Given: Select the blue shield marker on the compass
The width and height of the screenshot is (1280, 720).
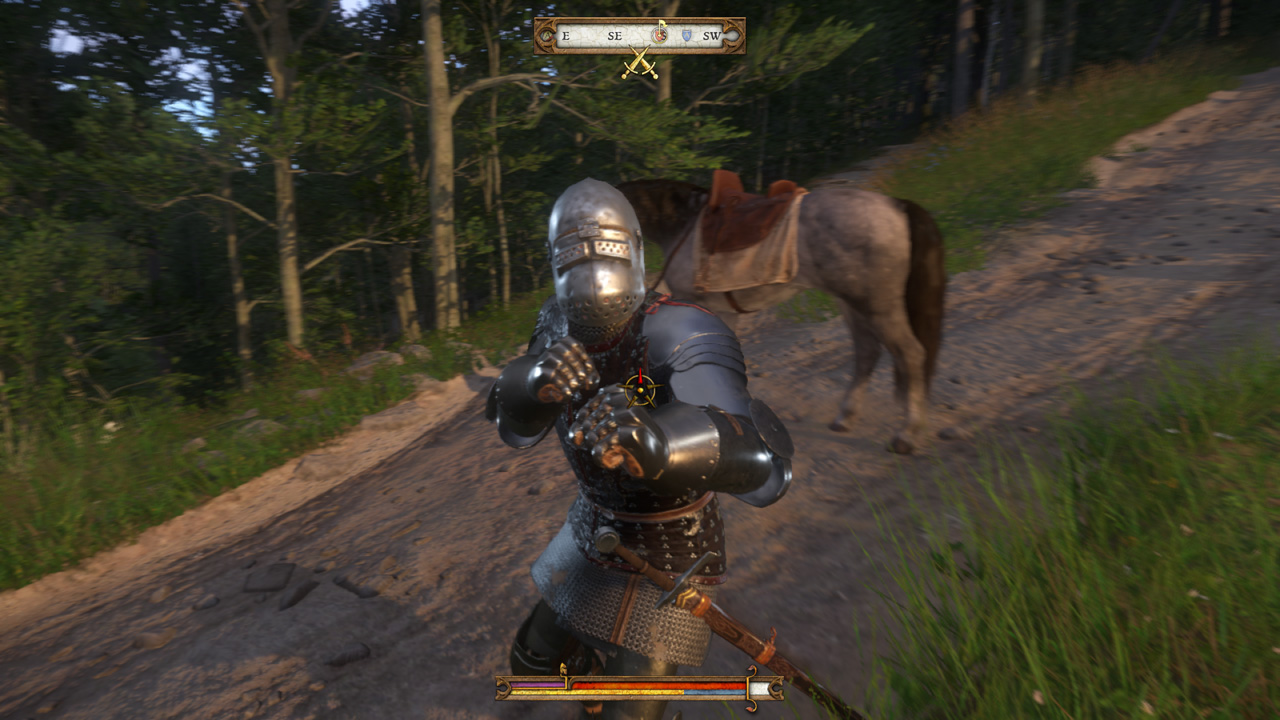Looking at the screenshot, I should 687,36.
